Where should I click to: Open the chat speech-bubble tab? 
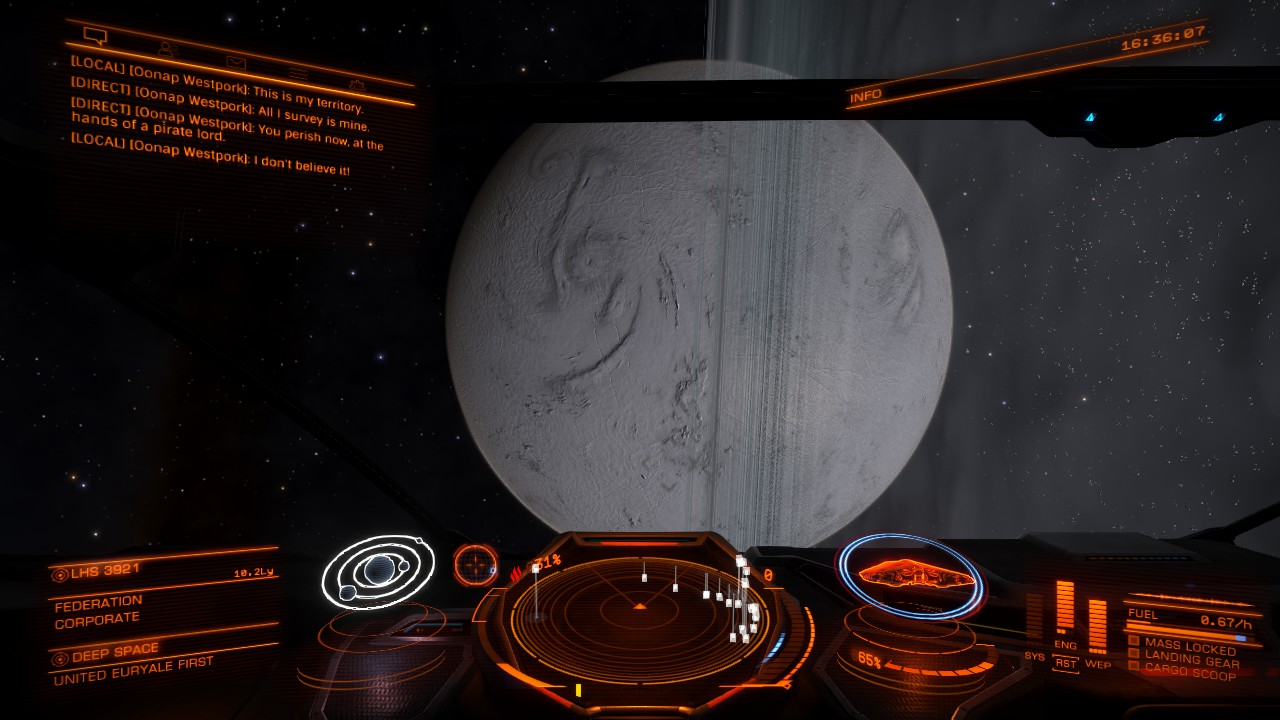click(x=95, y=37)
